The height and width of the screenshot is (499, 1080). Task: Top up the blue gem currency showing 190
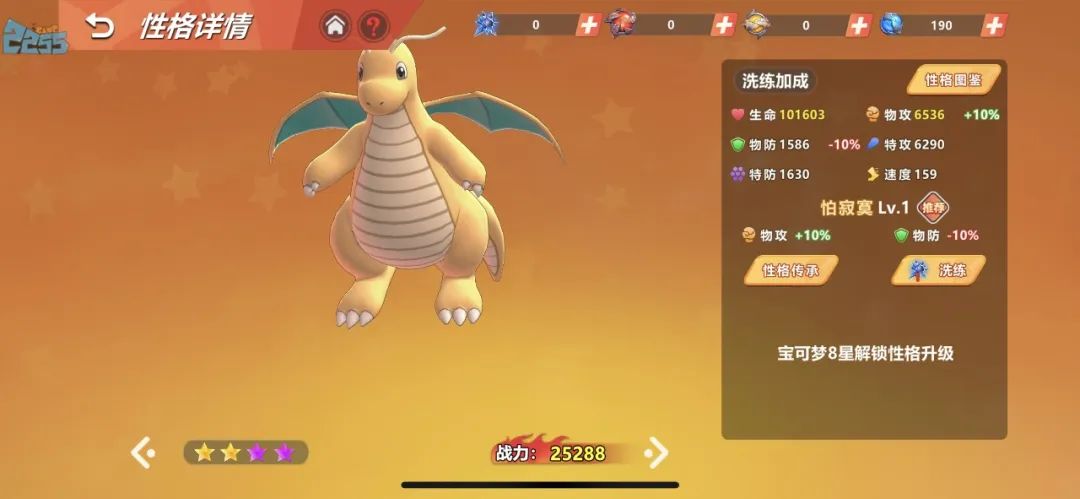[993, 25]
